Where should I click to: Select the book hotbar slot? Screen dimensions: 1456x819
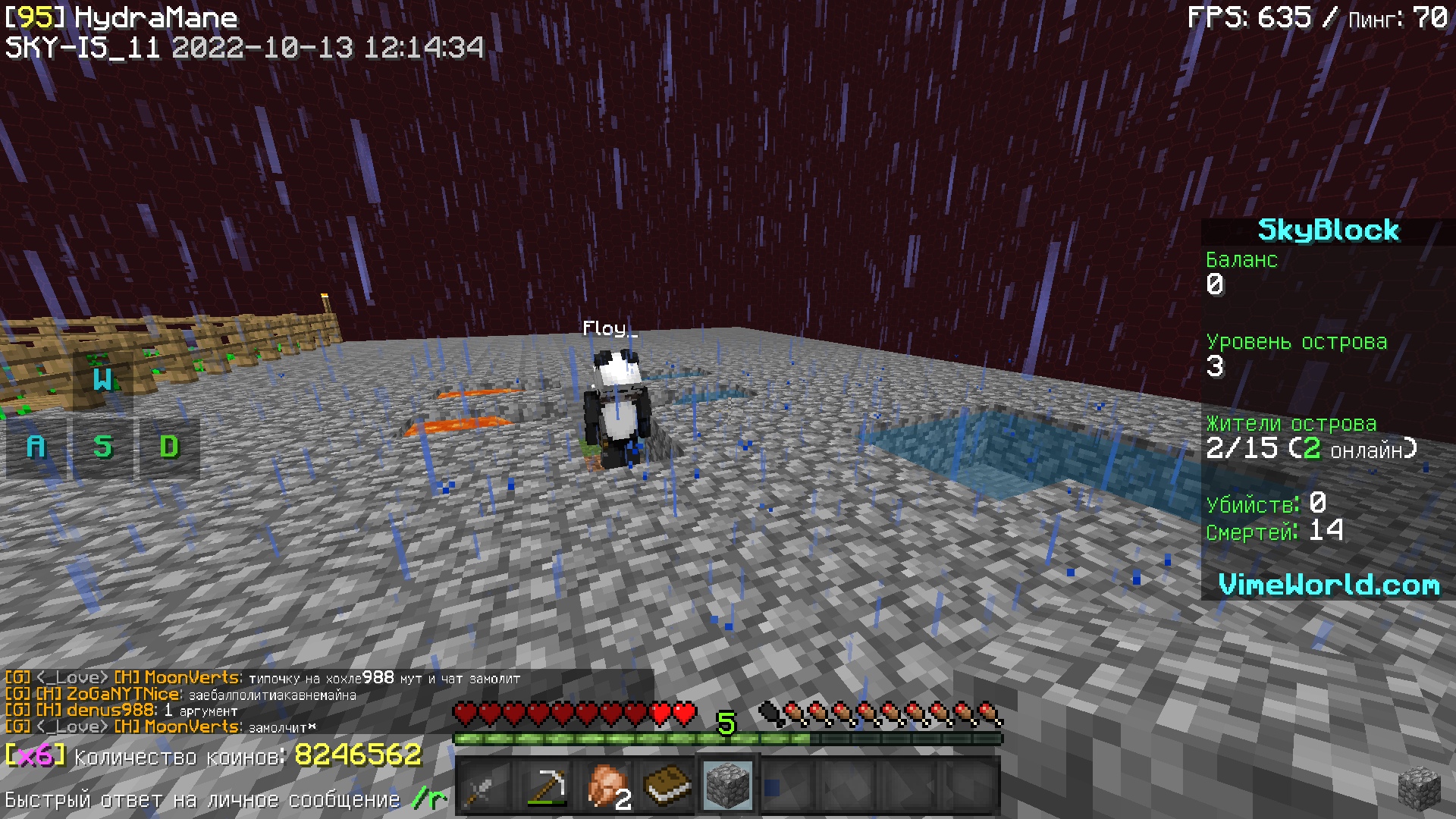pos(667,786)
